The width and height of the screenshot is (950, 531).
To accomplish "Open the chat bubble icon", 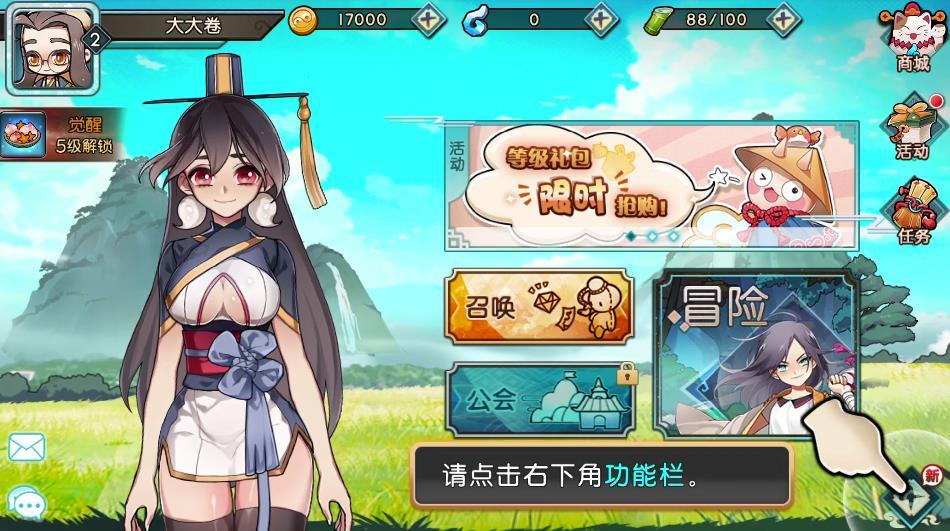I will pos(26,503).
